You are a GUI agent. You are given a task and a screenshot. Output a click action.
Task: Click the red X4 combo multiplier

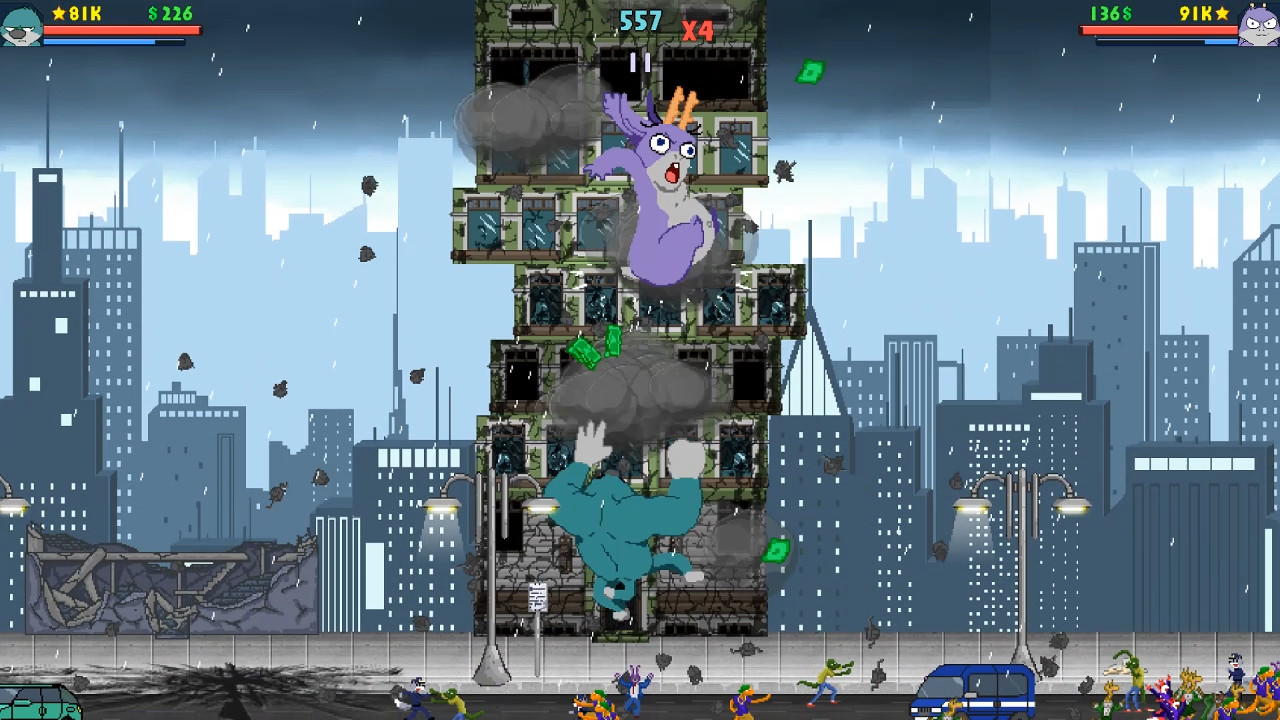point(699,31)
